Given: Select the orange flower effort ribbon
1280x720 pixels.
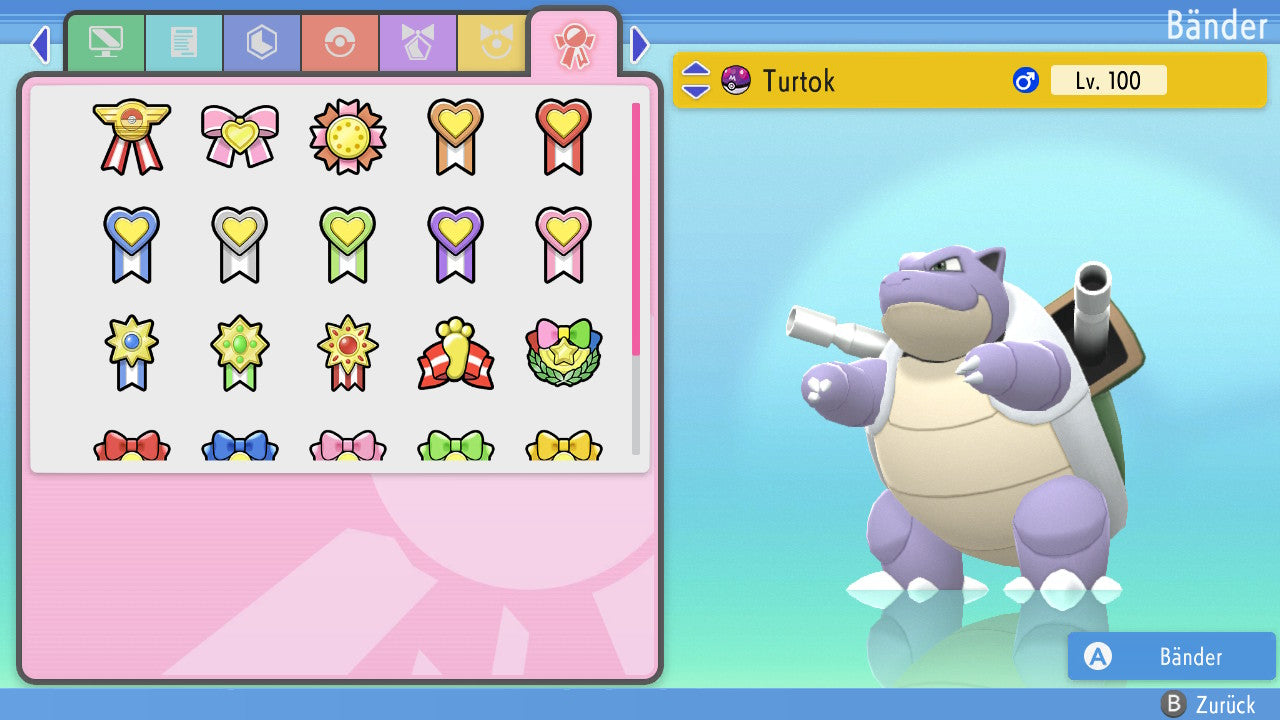Looking at the screenshot, I should coord(348,136).
